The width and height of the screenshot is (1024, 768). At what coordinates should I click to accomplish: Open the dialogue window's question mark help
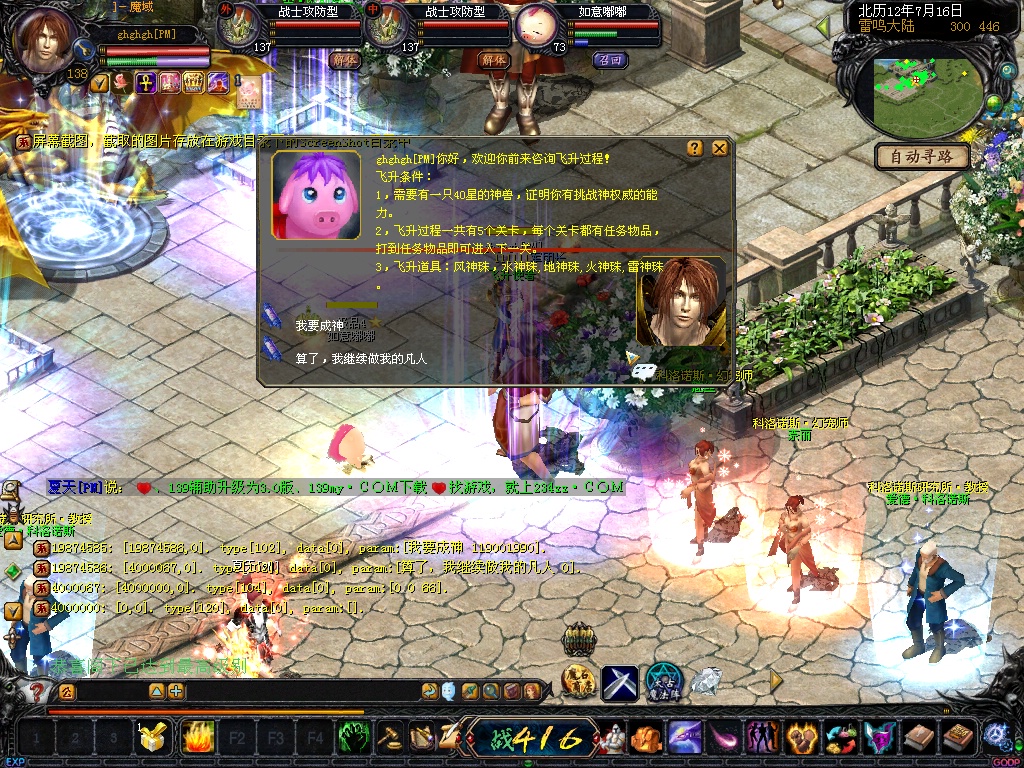pos(695,148)
